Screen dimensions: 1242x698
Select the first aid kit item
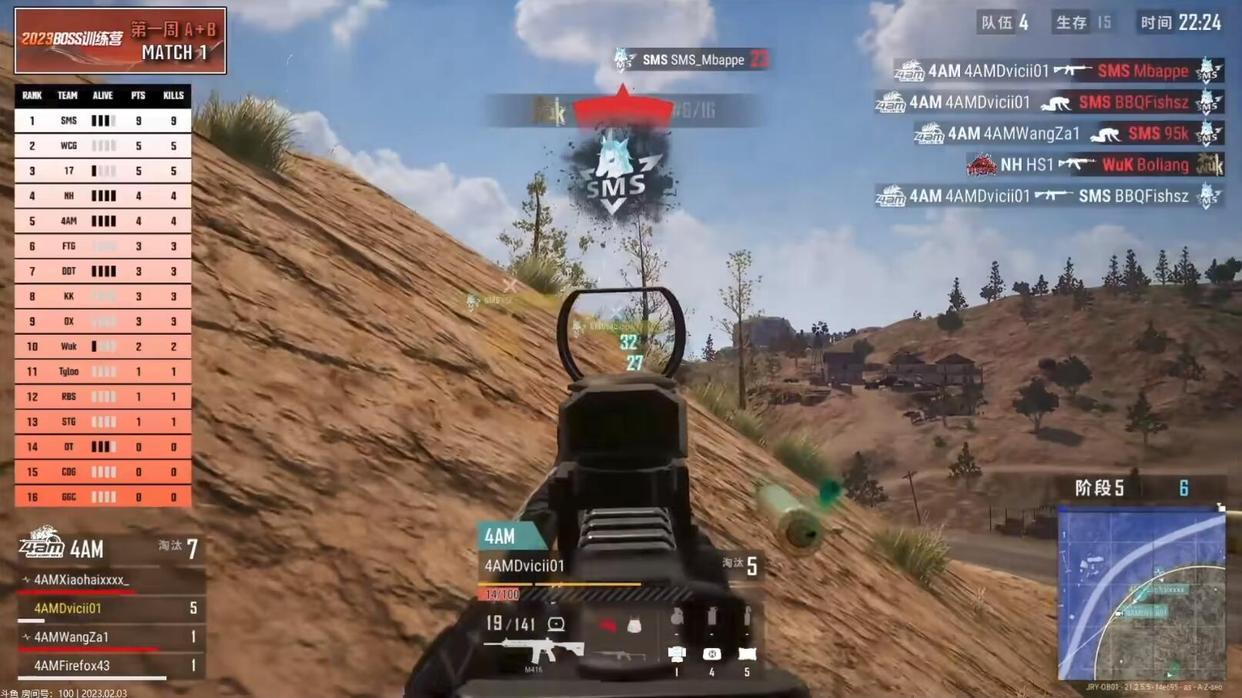(x=712, y=654)
